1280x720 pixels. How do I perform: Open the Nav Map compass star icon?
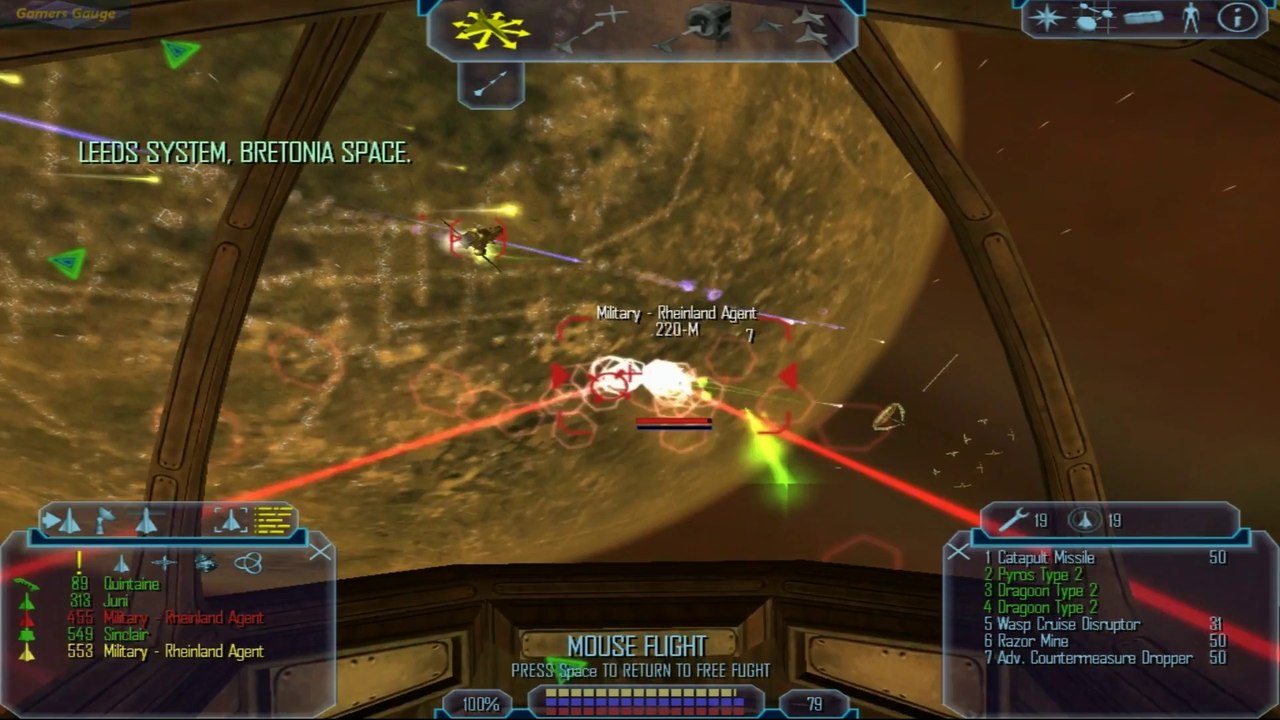tap(1047, 18)
